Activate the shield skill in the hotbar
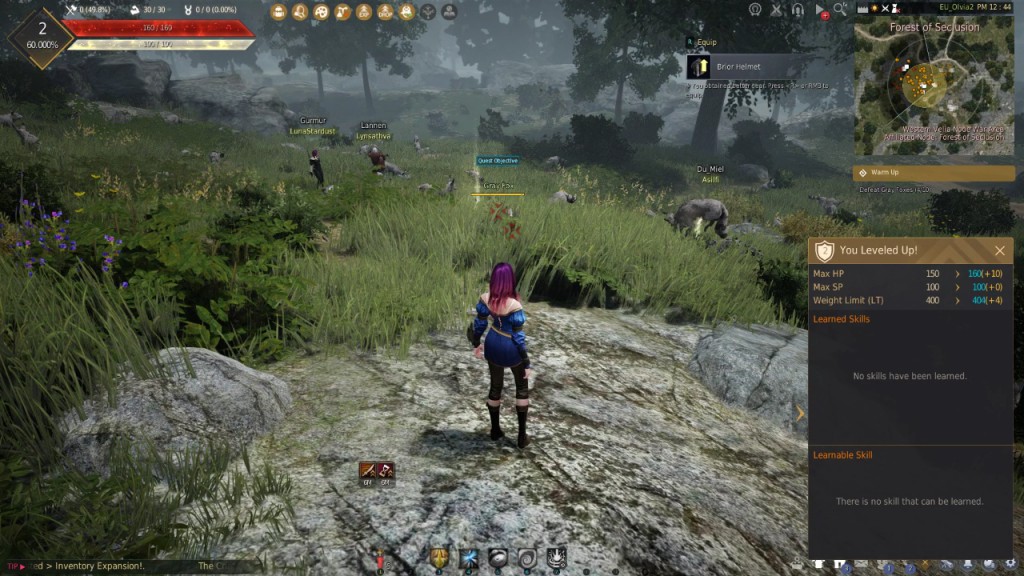 click(x=439, y=557)
